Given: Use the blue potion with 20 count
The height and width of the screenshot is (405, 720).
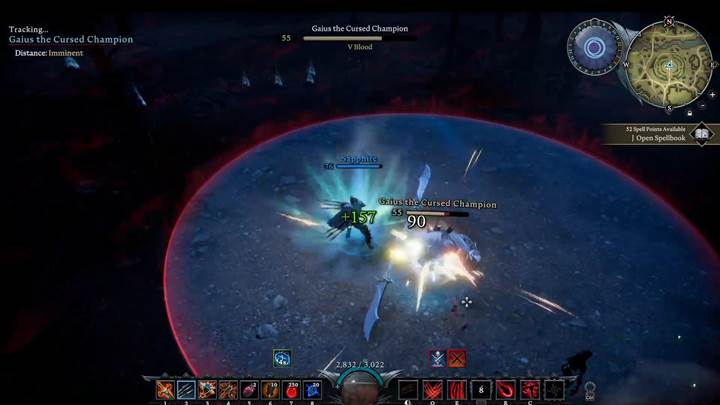Looking at the screenshot, I should [x=313, y=390].
